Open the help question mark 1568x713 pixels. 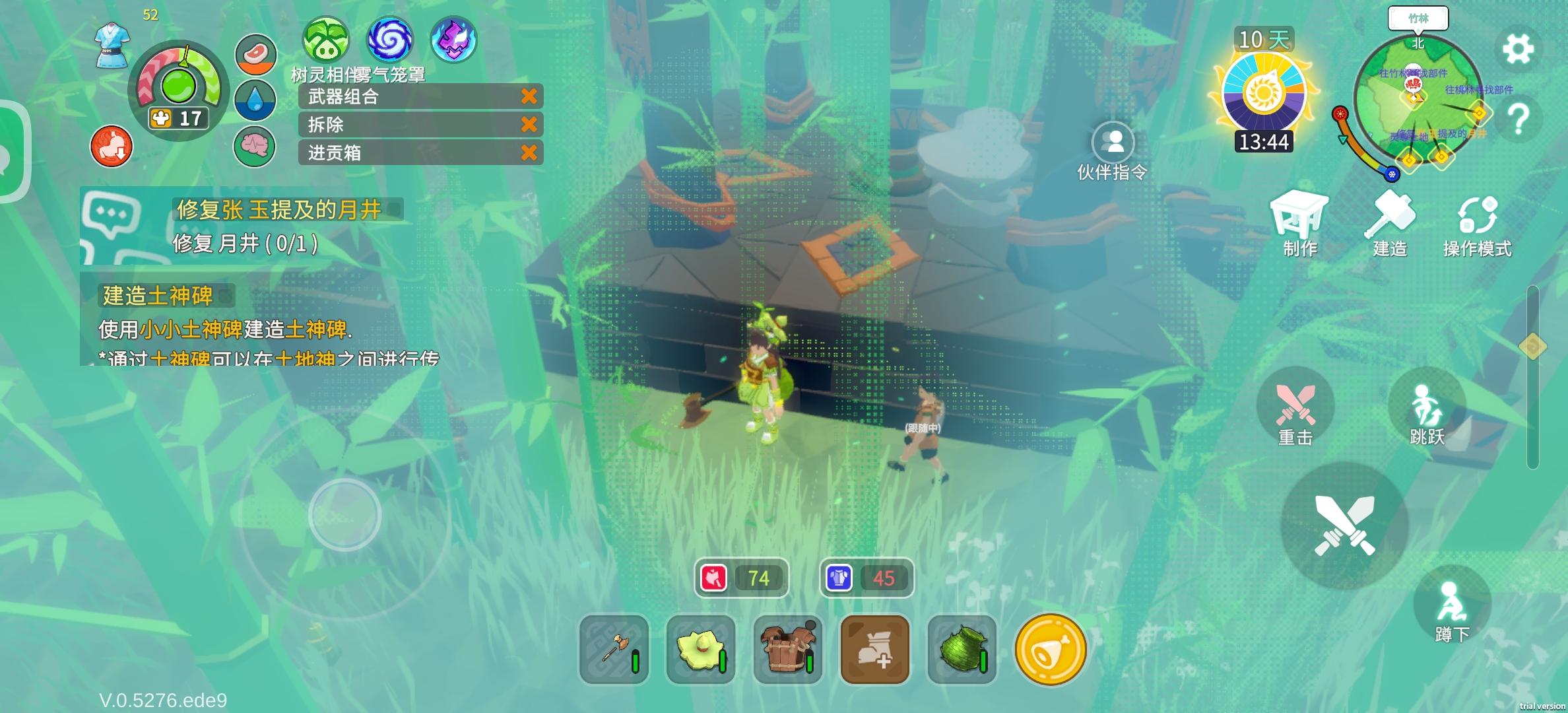1518,119
